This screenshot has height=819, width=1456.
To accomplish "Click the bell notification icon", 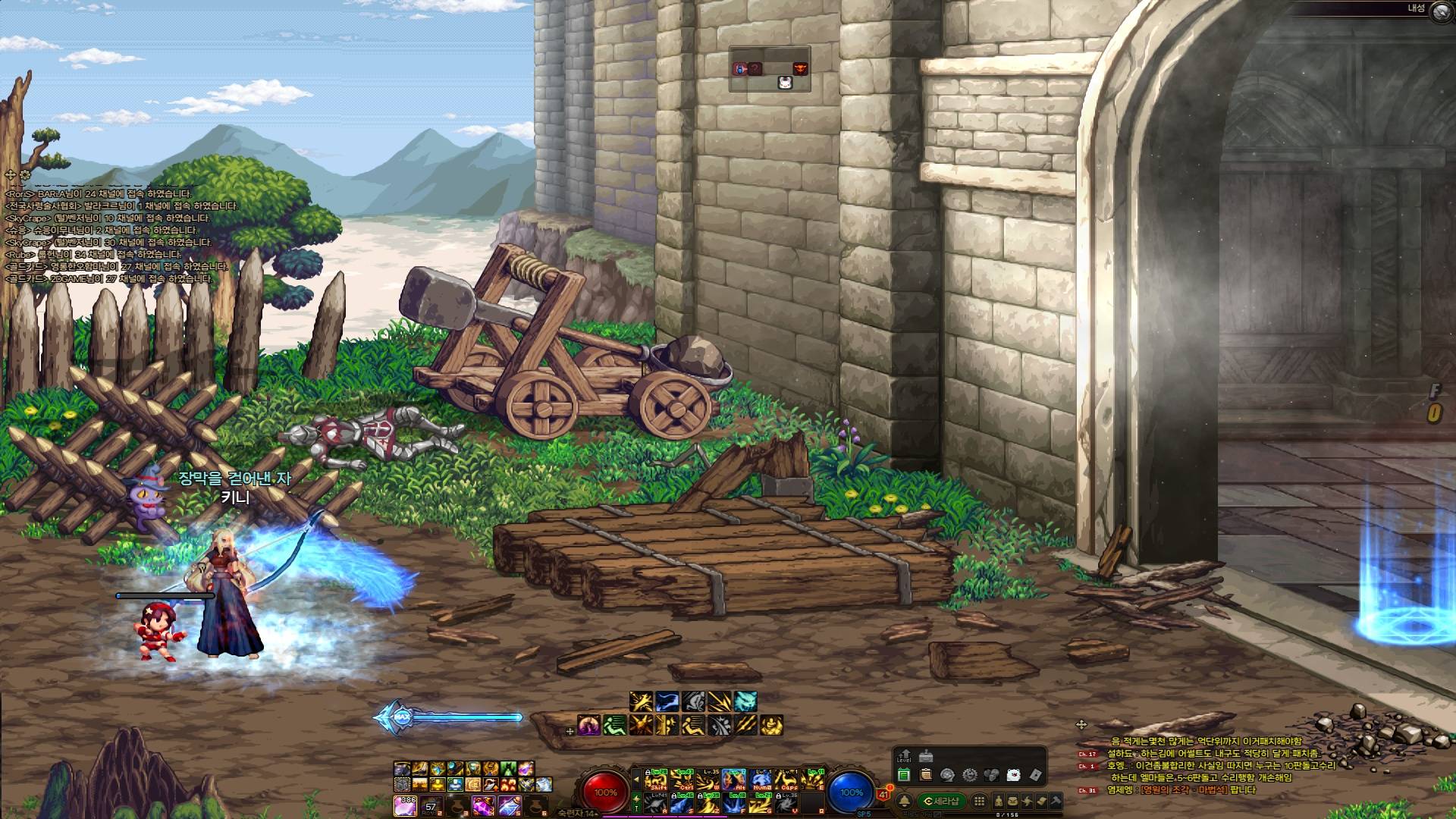I will (904, 801).
